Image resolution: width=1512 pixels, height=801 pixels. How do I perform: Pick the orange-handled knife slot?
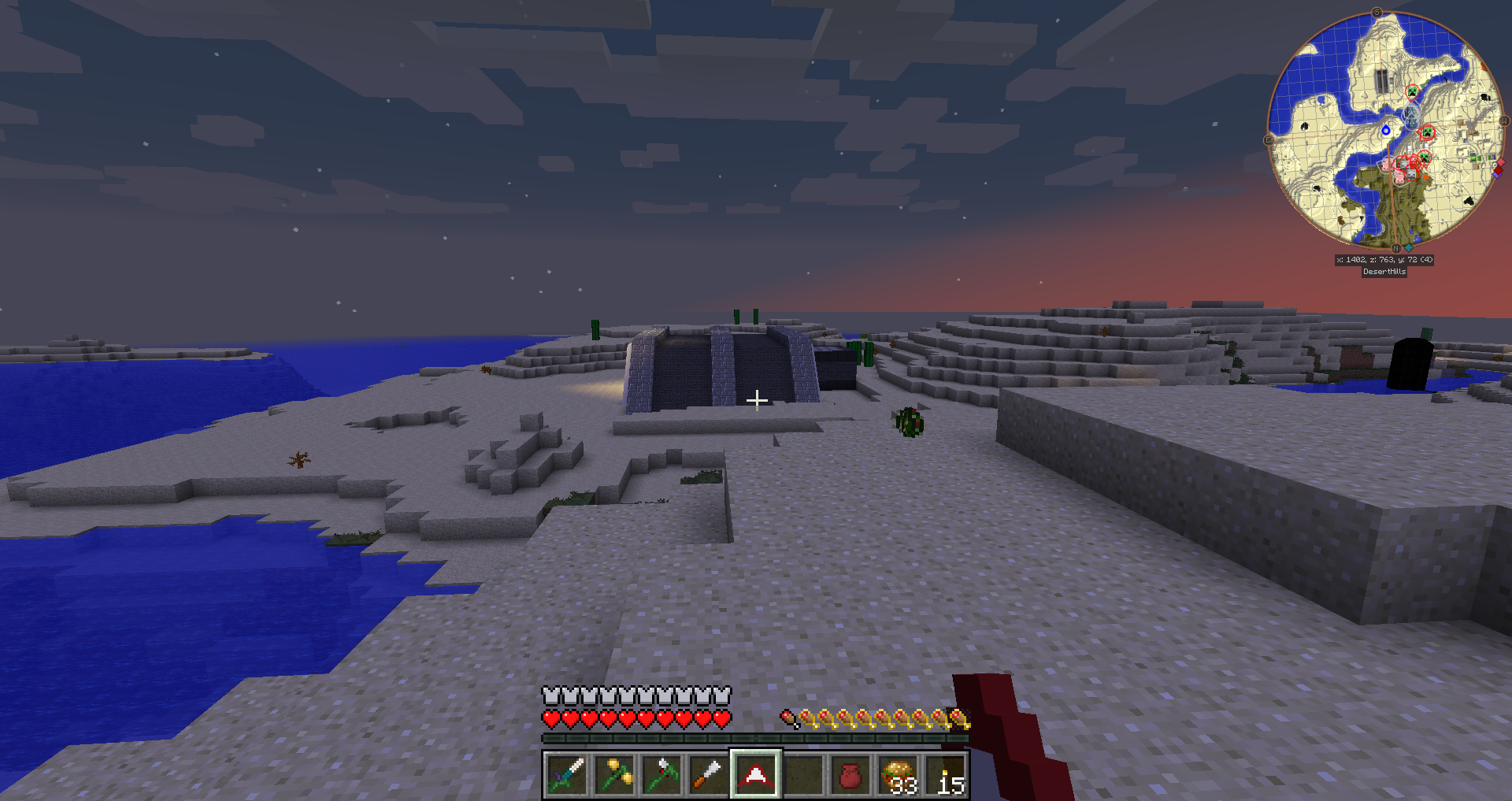708,775
